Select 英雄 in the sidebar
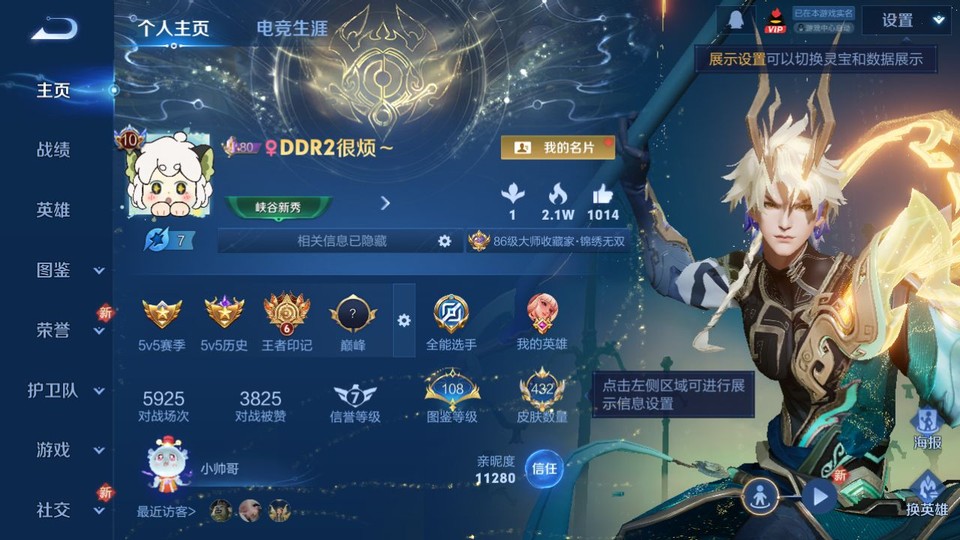Screen dimensions: 960x540 pyautogui.click(x=53, y=210)
